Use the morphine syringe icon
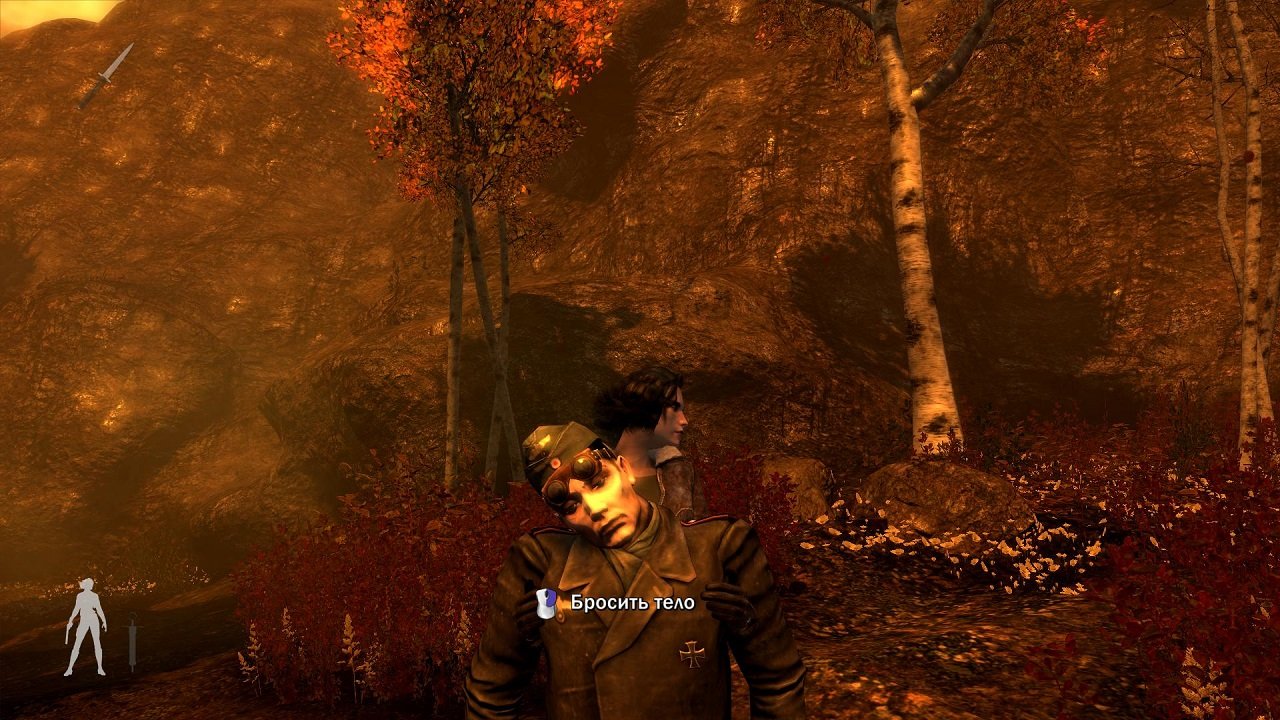This screenshot has width=1280, height=720. coord(132,641)
